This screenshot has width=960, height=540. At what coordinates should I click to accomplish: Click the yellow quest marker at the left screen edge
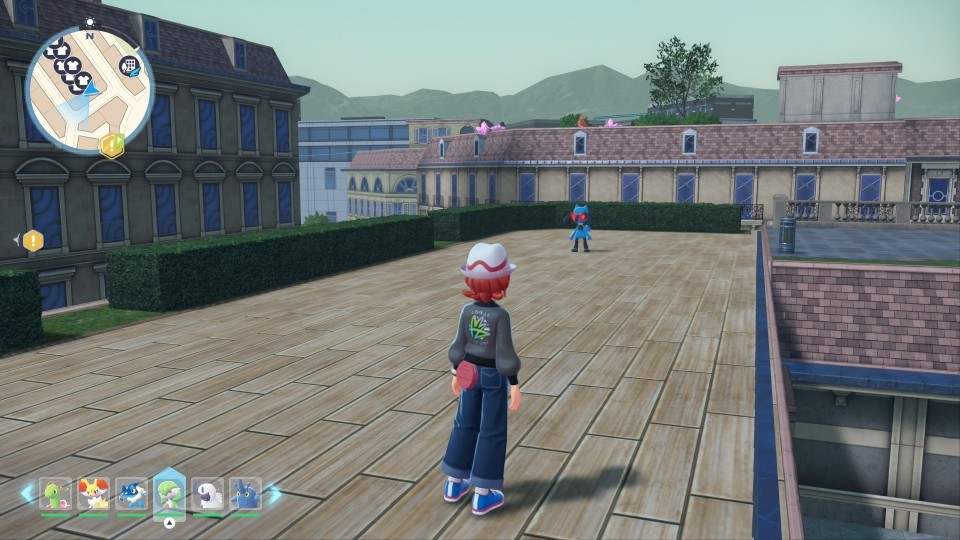(33, 240)
